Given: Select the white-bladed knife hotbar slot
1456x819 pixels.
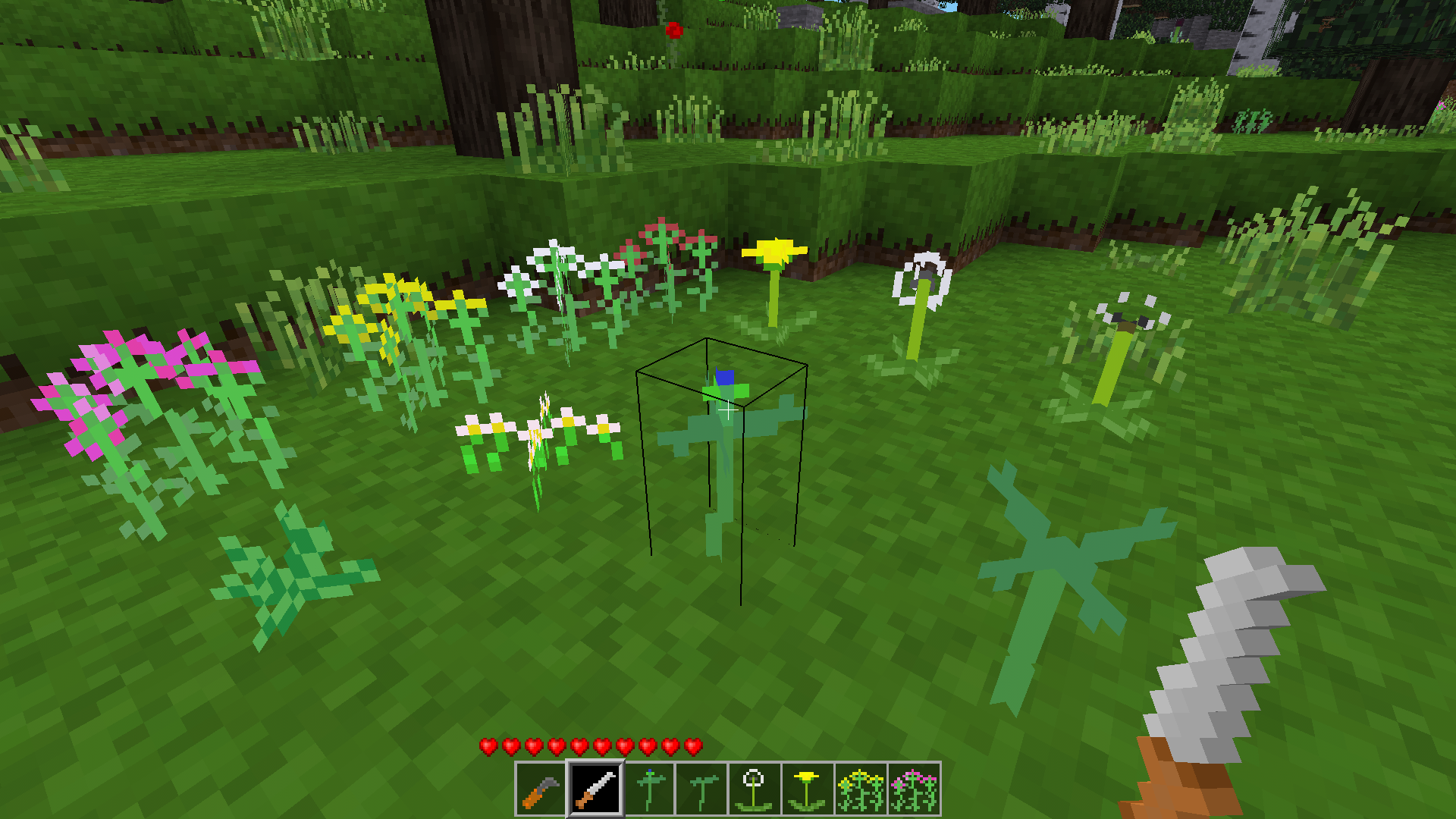Looking at the screenshot, I should (x=595, y=789).
